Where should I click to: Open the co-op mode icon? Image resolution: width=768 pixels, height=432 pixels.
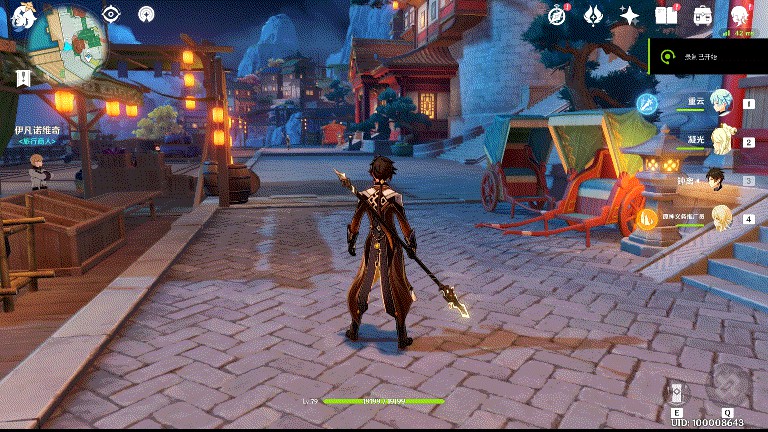tap(147, 14)
